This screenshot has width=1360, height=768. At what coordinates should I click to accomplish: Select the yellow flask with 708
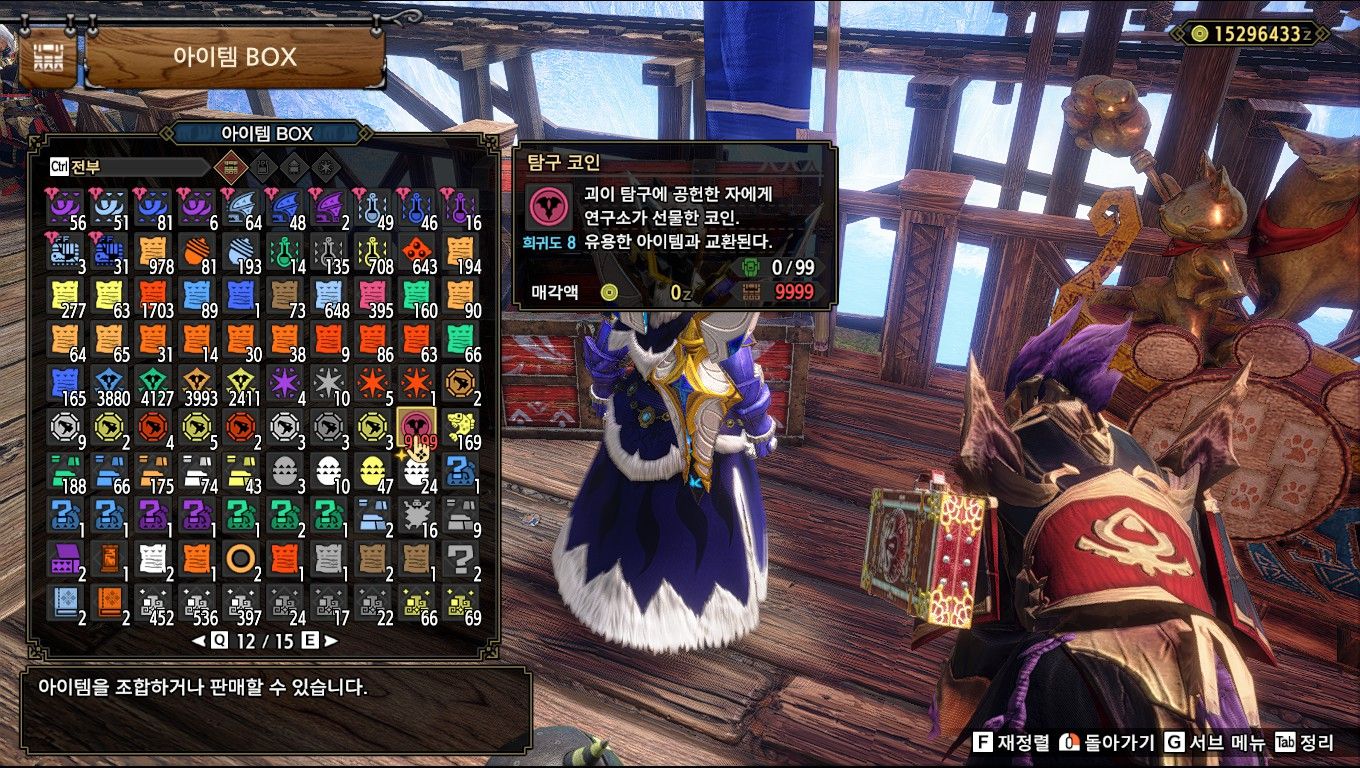click(373, 252)
